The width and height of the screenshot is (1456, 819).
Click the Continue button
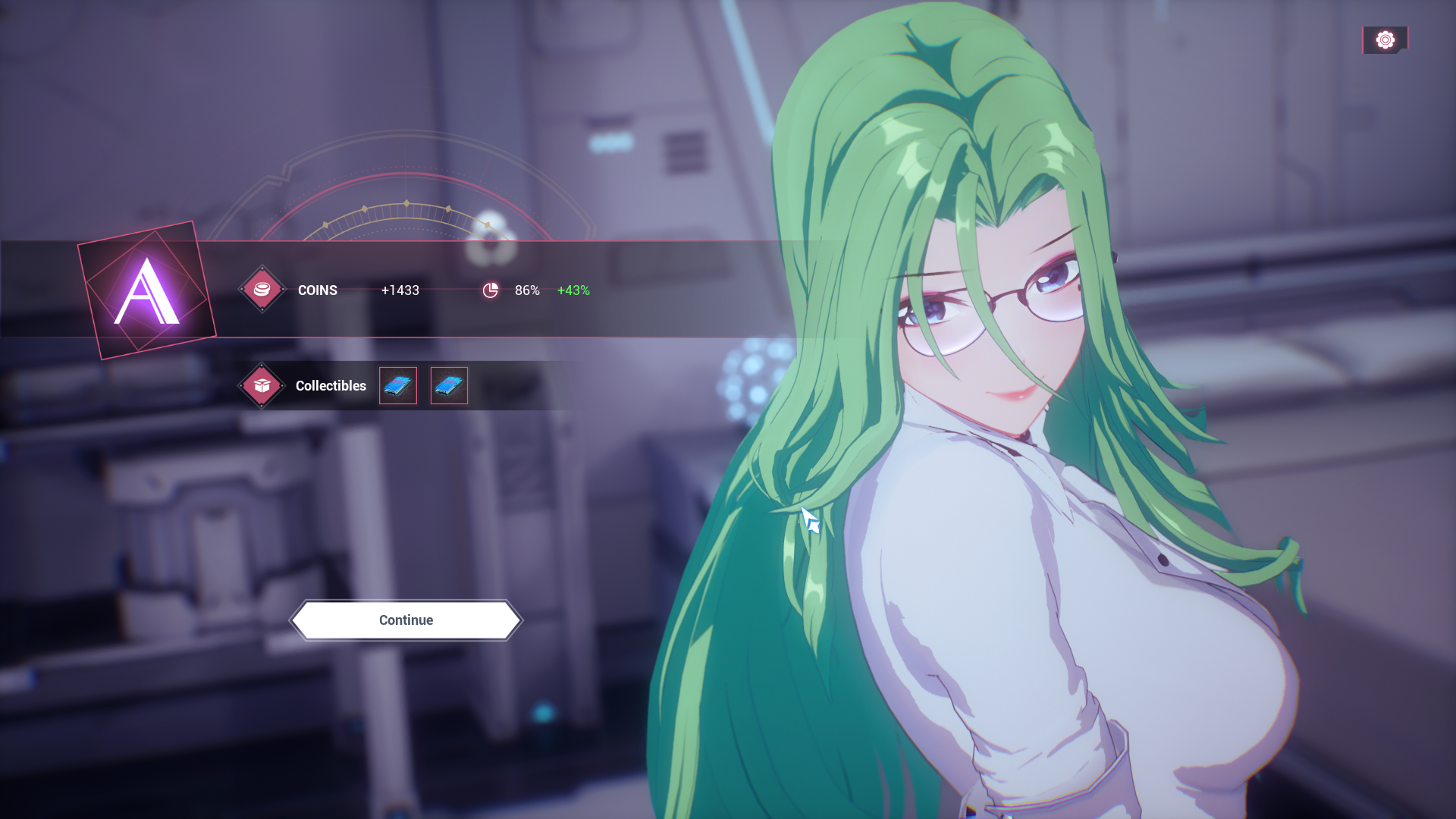(x=406, y=620)
